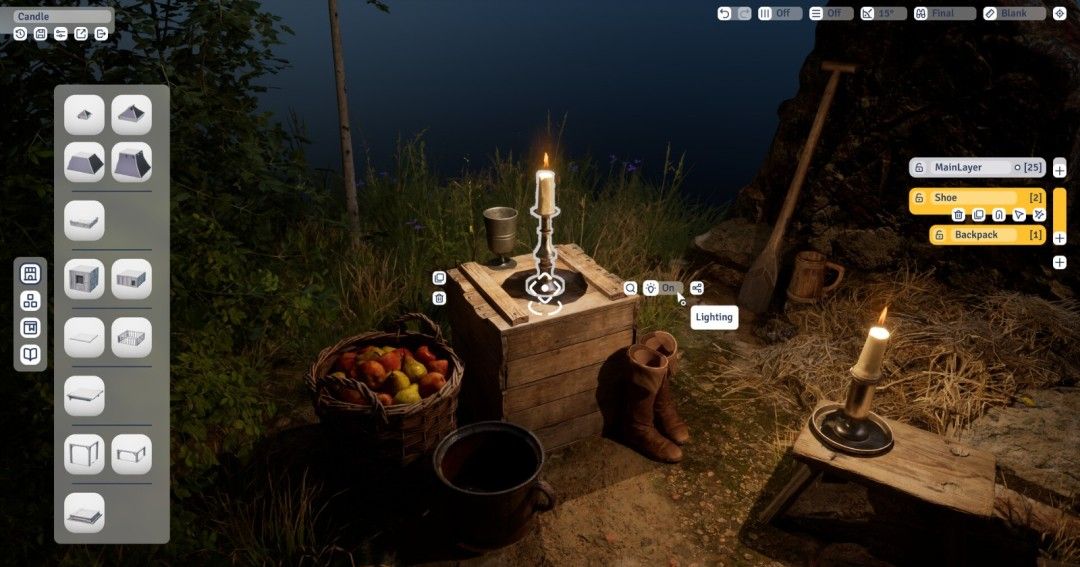Open the Blank ruler option
This screenshot has height=567, width=1080.
point(1013,14)
